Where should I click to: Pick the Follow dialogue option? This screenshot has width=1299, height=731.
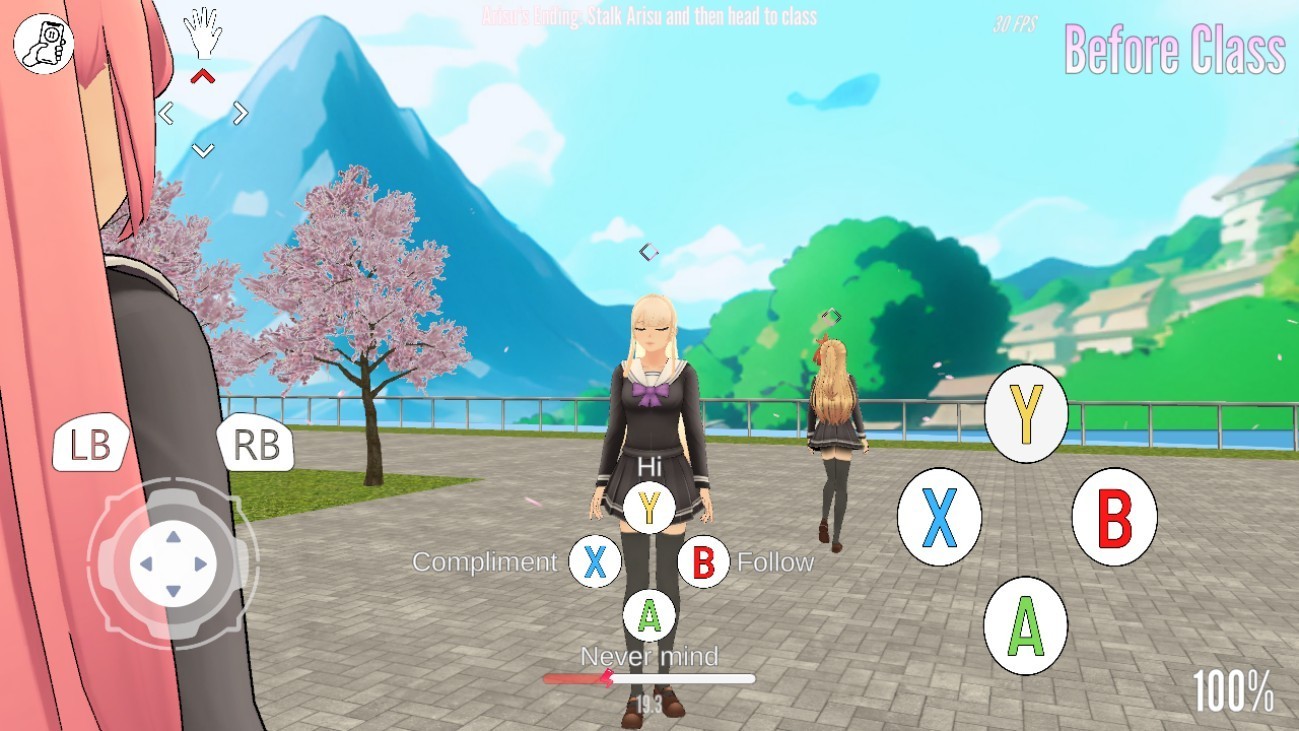pos(703,562)
